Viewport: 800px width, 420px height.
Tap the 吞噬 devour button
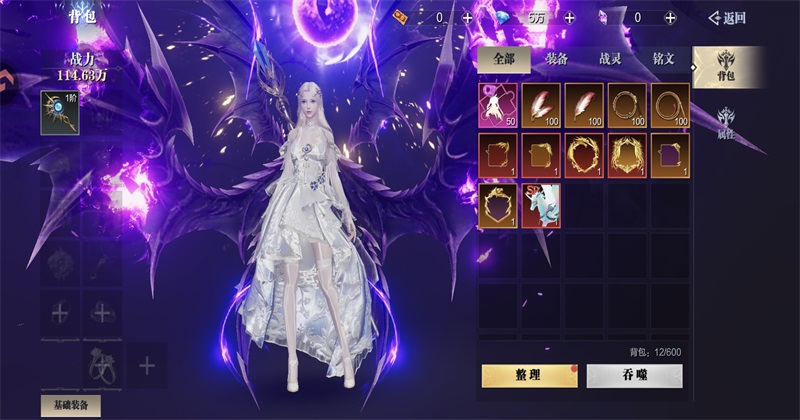(x=634, y=375)
